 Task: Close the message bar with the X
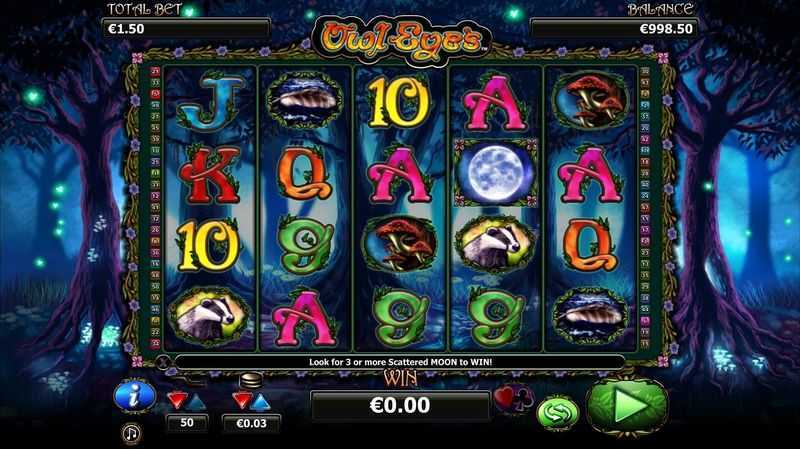[163, 360]
